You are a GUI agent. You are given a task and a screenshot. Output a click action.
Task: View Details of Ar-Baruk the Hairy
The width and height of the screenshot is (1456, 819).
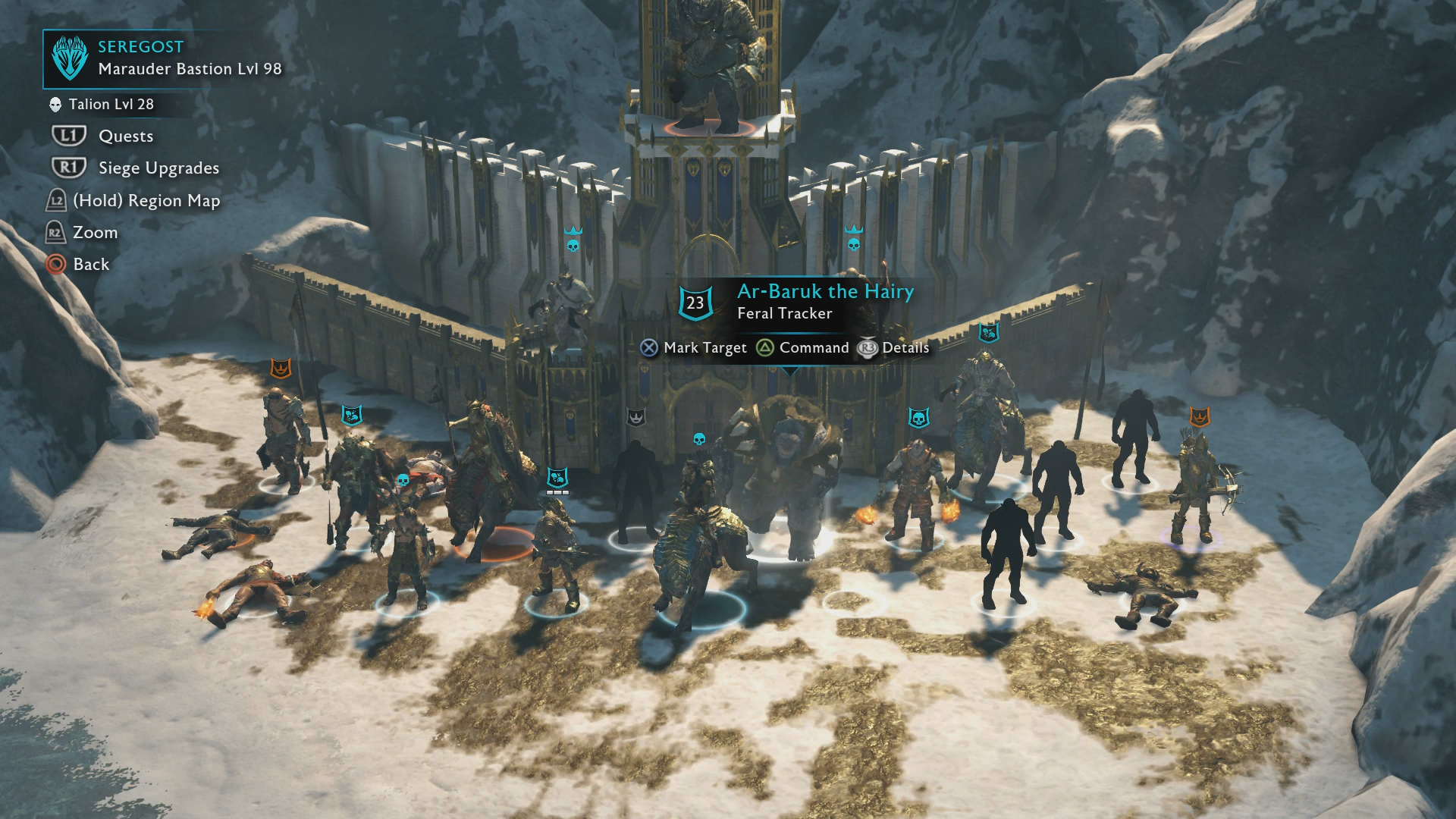pyautogui.click(x=905, y=348)
